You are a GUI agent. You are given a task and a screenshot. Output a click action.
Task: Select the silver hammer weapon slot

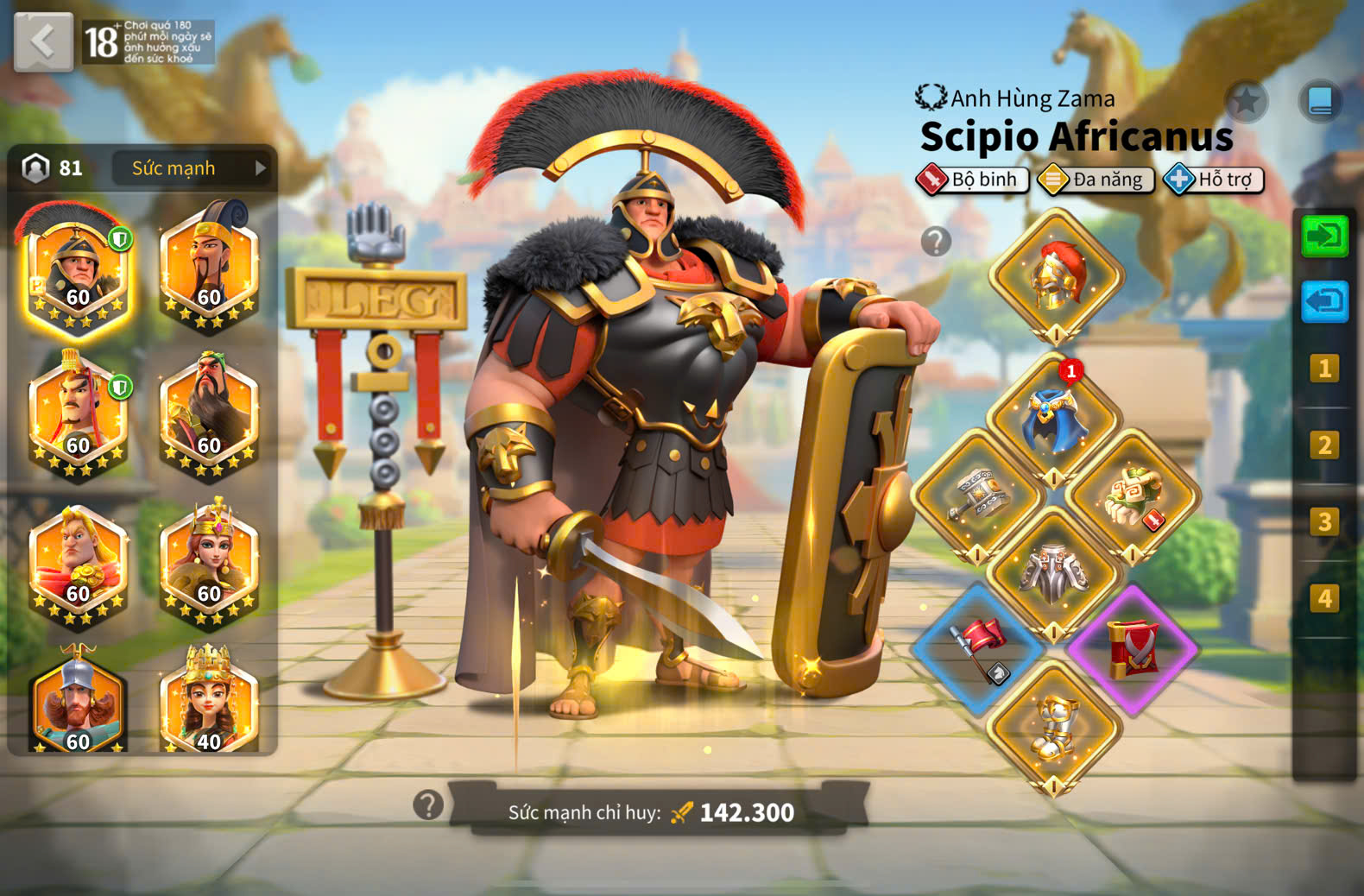[977, 496]
